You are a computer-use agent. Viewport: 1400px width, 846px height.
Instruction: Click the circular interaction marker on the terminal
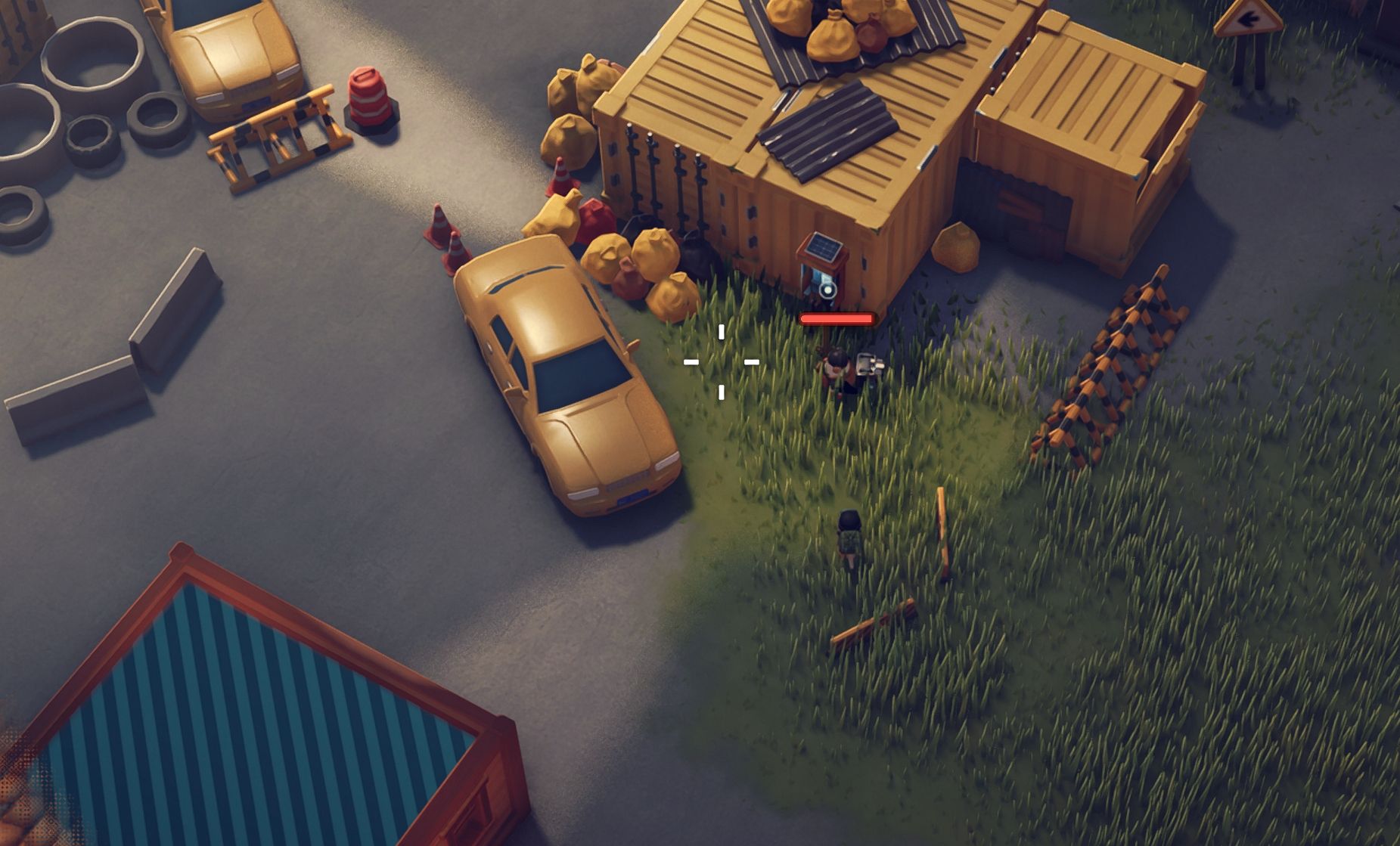click(x=828, y=290)
